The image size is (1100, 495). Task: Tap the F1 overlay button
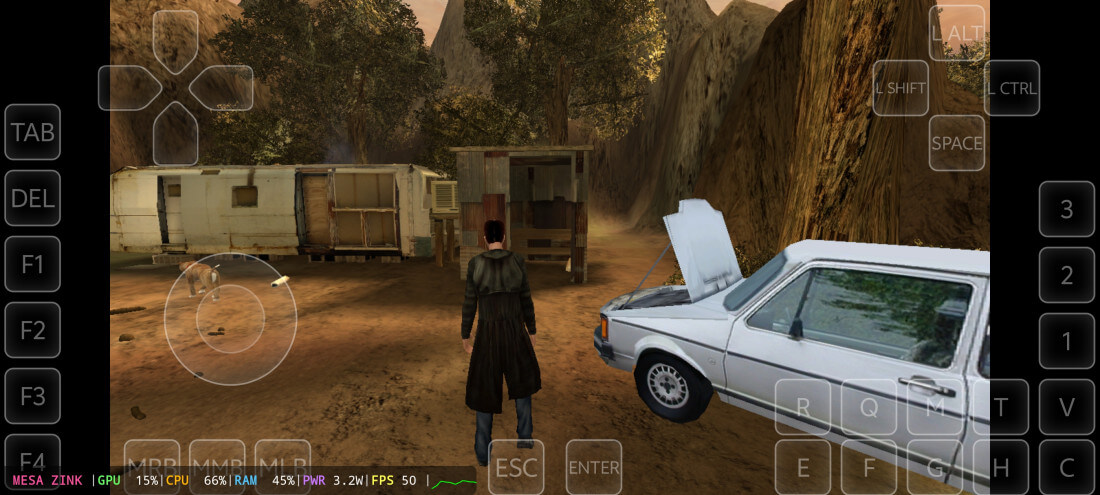33,264
